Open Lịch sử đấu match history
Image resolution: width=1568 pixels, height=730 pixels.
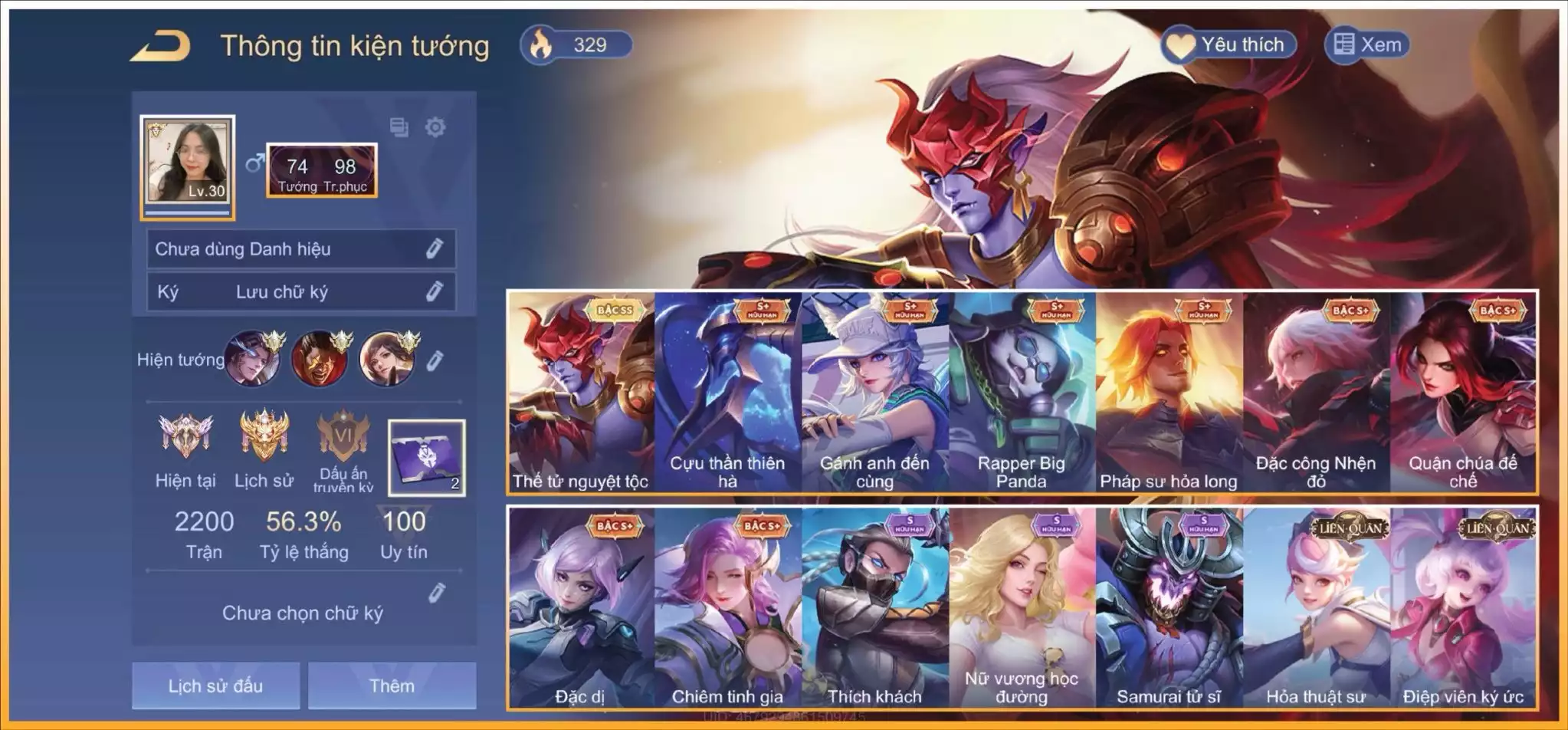[x=215, y=685]
